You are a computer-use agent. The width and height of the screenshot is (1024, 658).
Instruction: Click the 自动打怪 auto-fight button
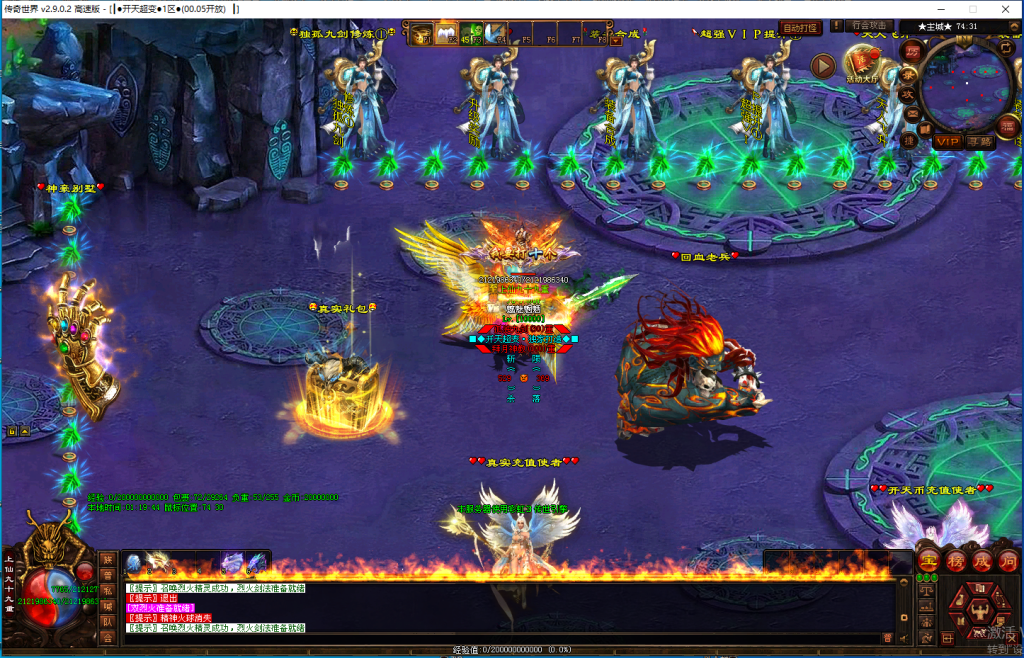click(x=800, y=28)
